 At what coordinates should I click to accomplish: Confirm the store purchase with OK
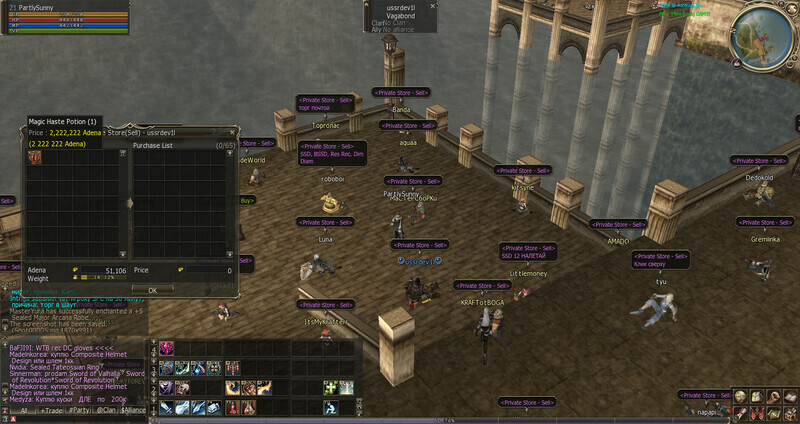[152, 289]
